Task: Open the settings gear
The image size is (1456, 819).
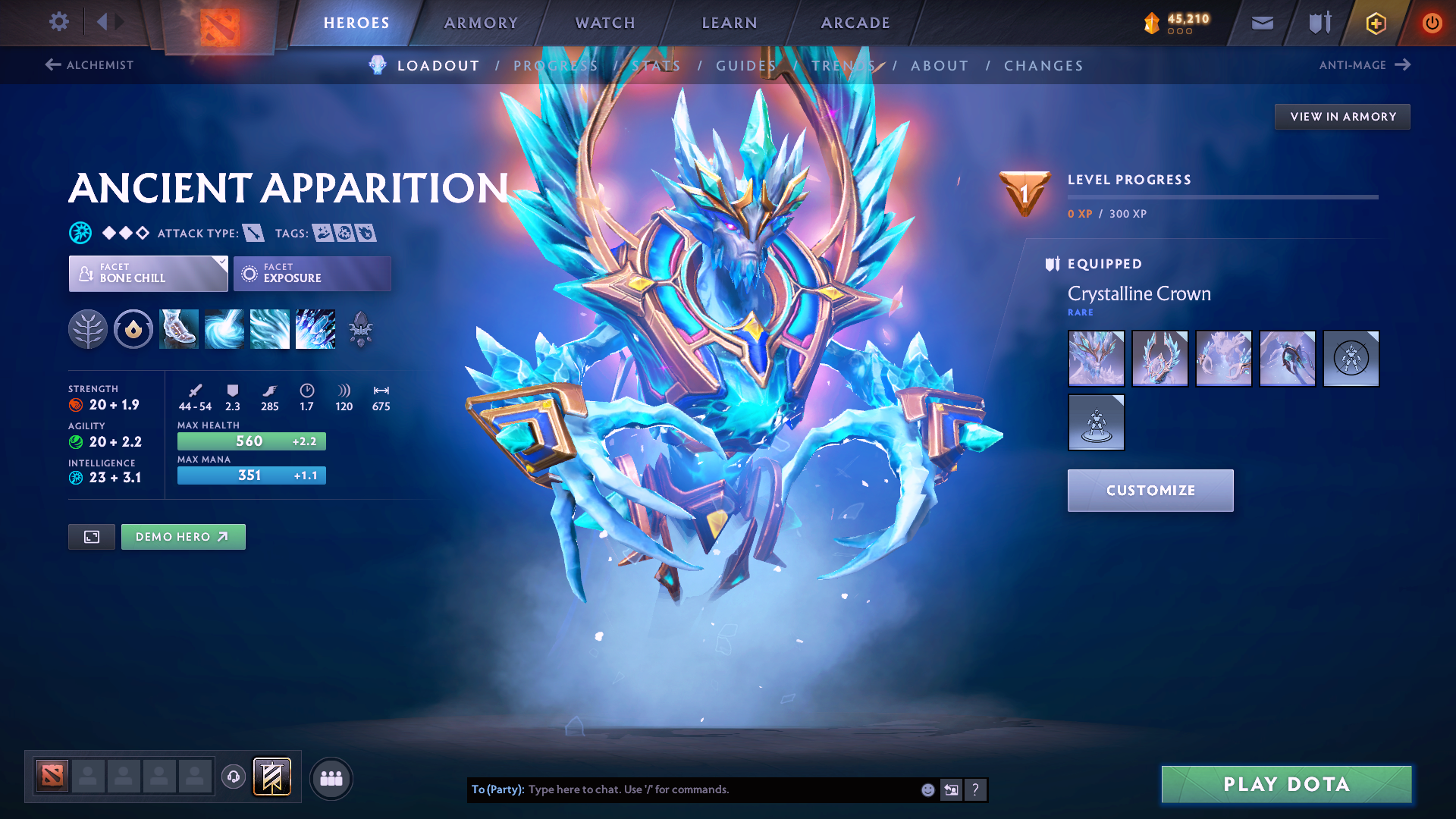Action: click(58, 22)
